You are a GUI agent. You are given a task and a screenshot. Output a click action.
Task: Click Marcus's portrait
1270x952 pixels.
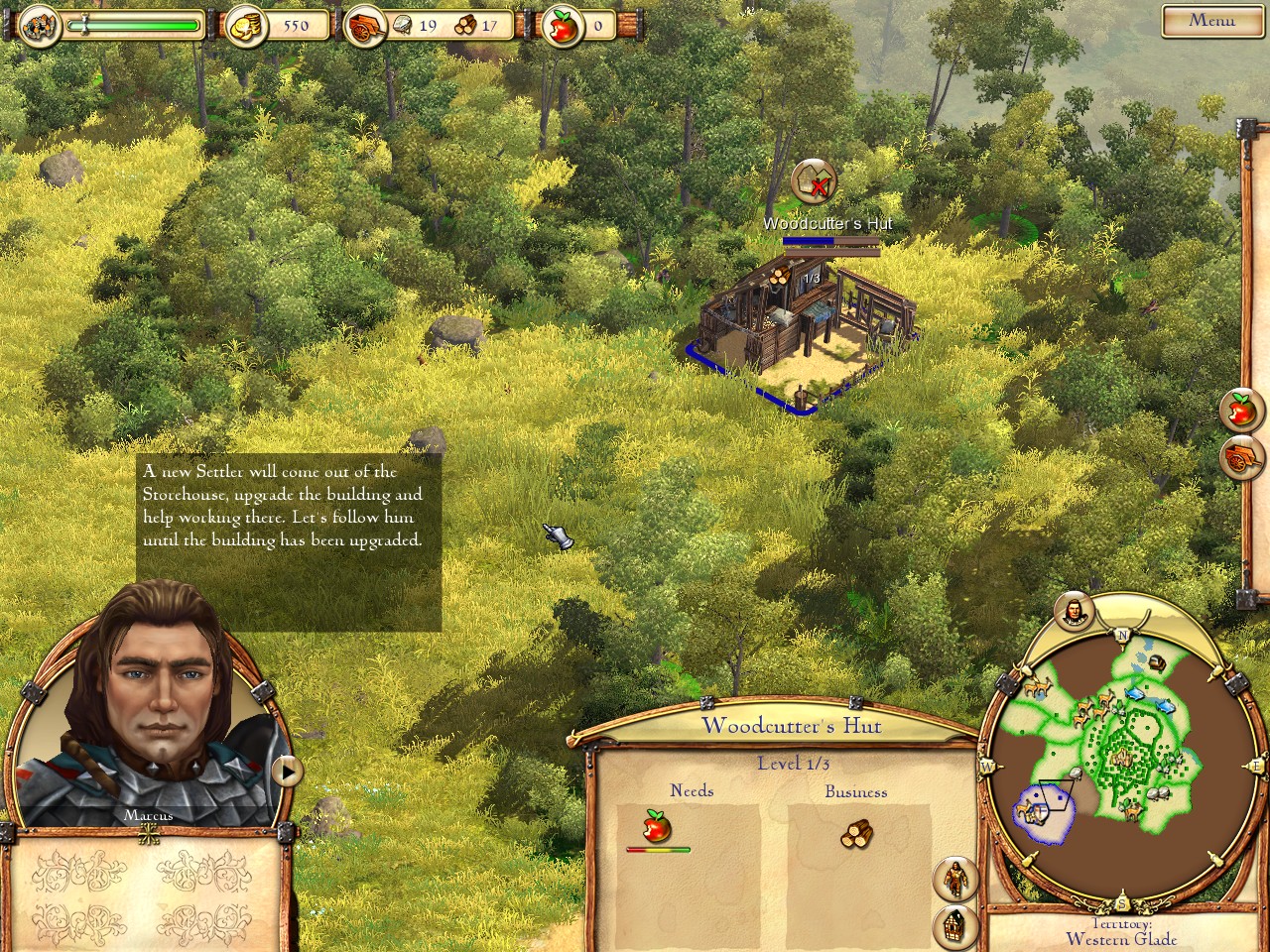pyautogui.click(x=149, y=704)
